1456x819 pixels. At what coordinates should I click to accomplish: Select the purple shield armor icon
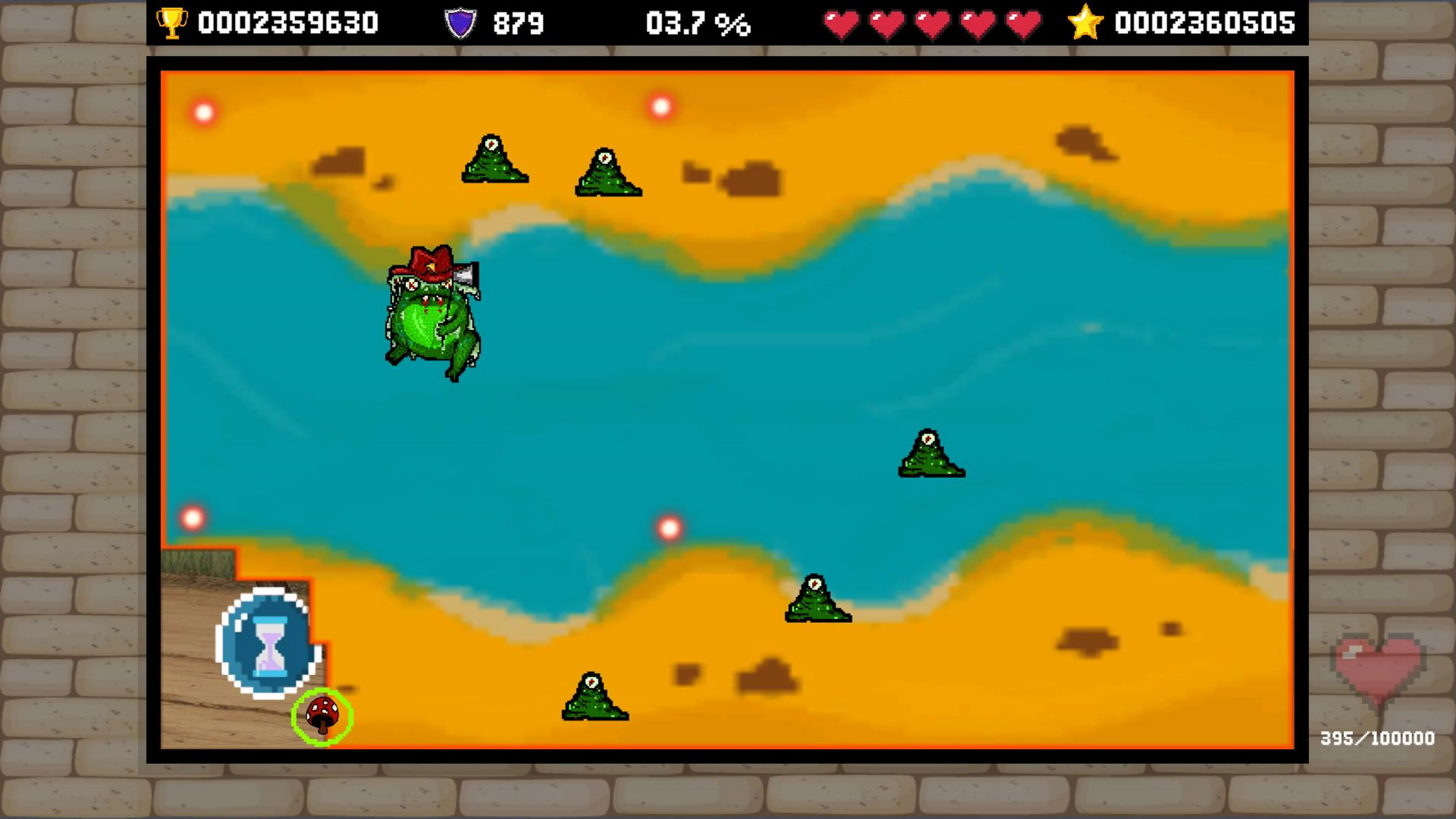[x=461, y=23]
